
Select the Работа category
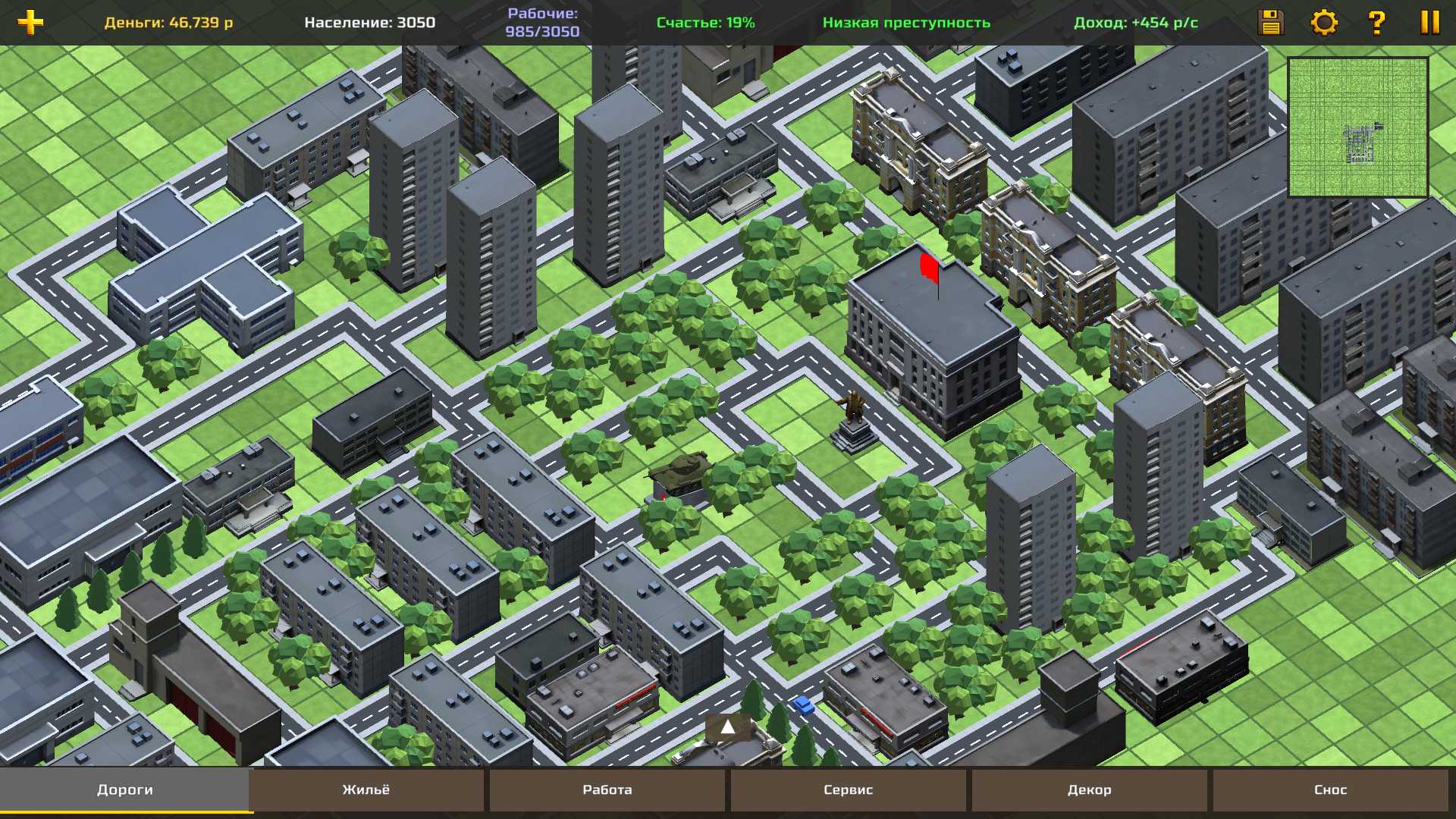607,789
